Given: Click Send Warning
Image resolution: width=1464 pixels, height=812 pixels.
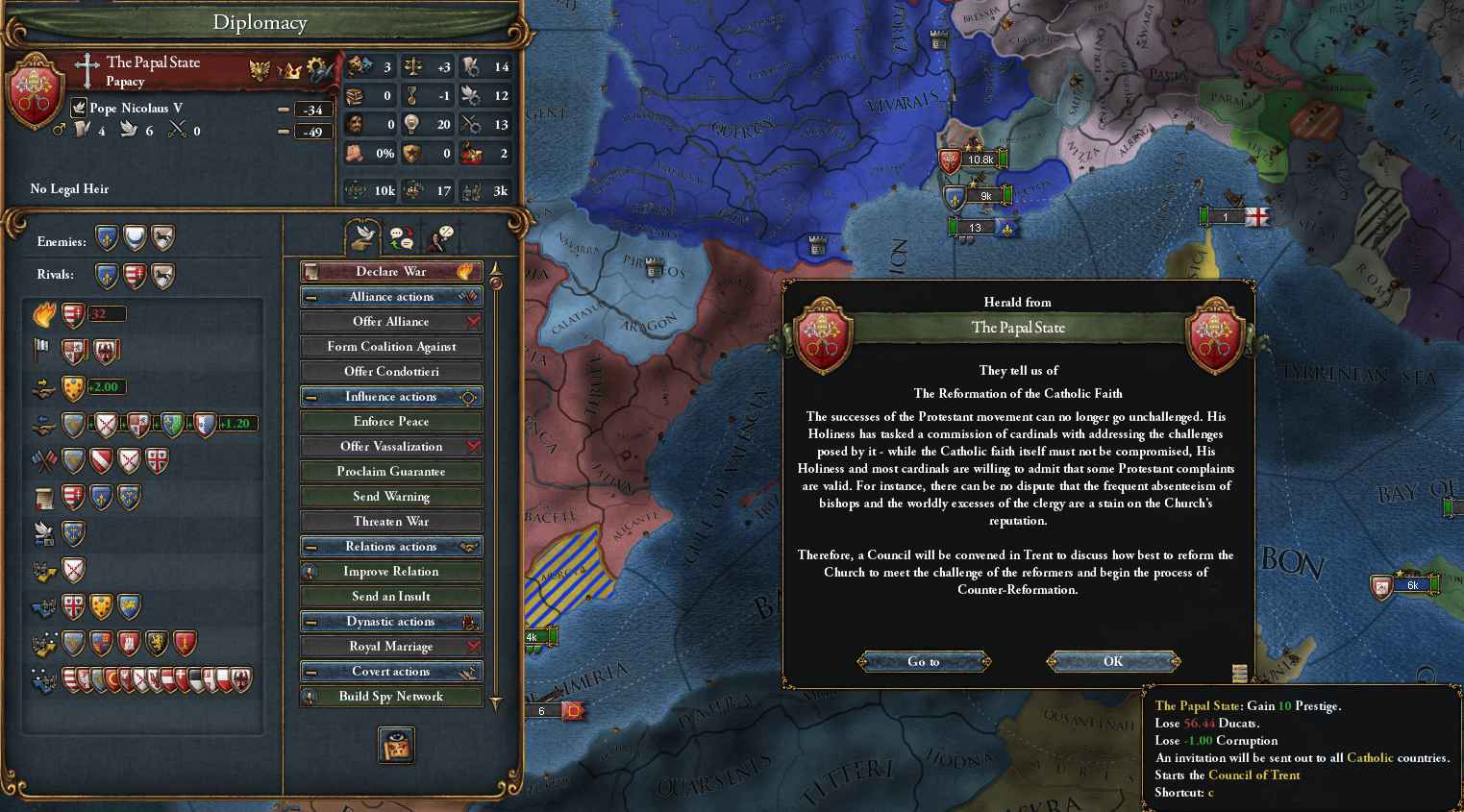Looking at the screenshot, I should 391,497.
